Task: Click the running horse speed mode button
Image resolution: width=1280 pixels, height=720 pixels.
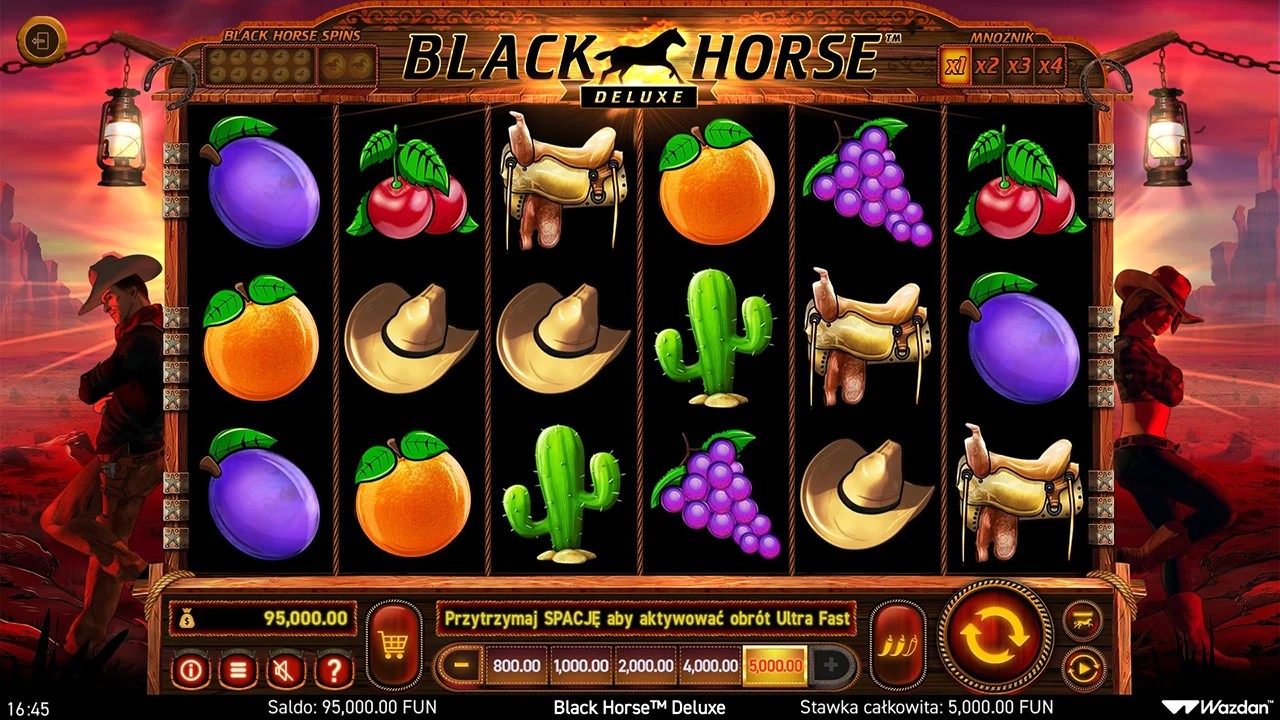Action: [1083, 621]
